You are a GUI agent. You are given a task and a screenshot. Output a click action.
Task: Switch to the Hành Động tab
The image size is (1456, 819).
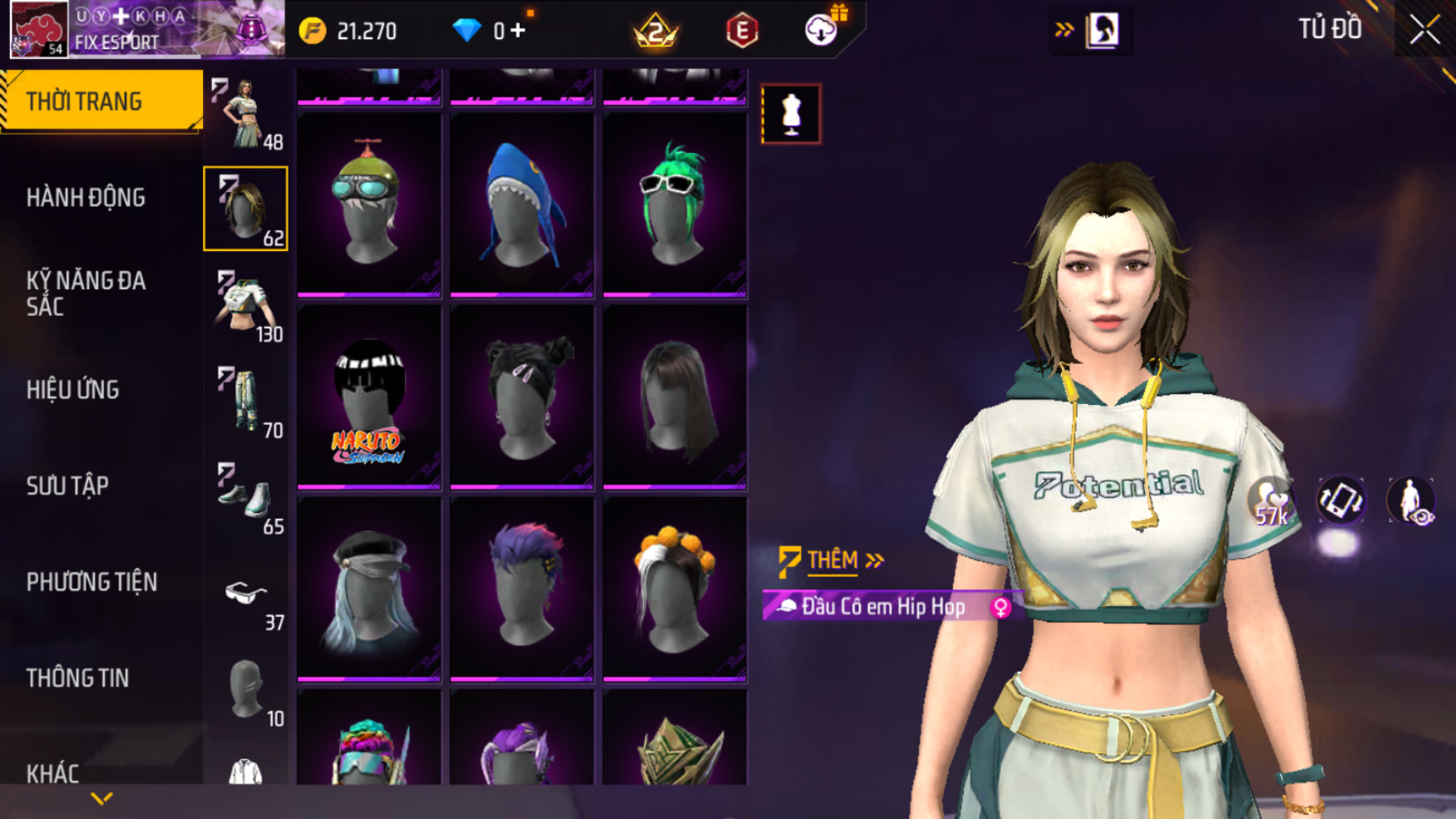[86, 198]
